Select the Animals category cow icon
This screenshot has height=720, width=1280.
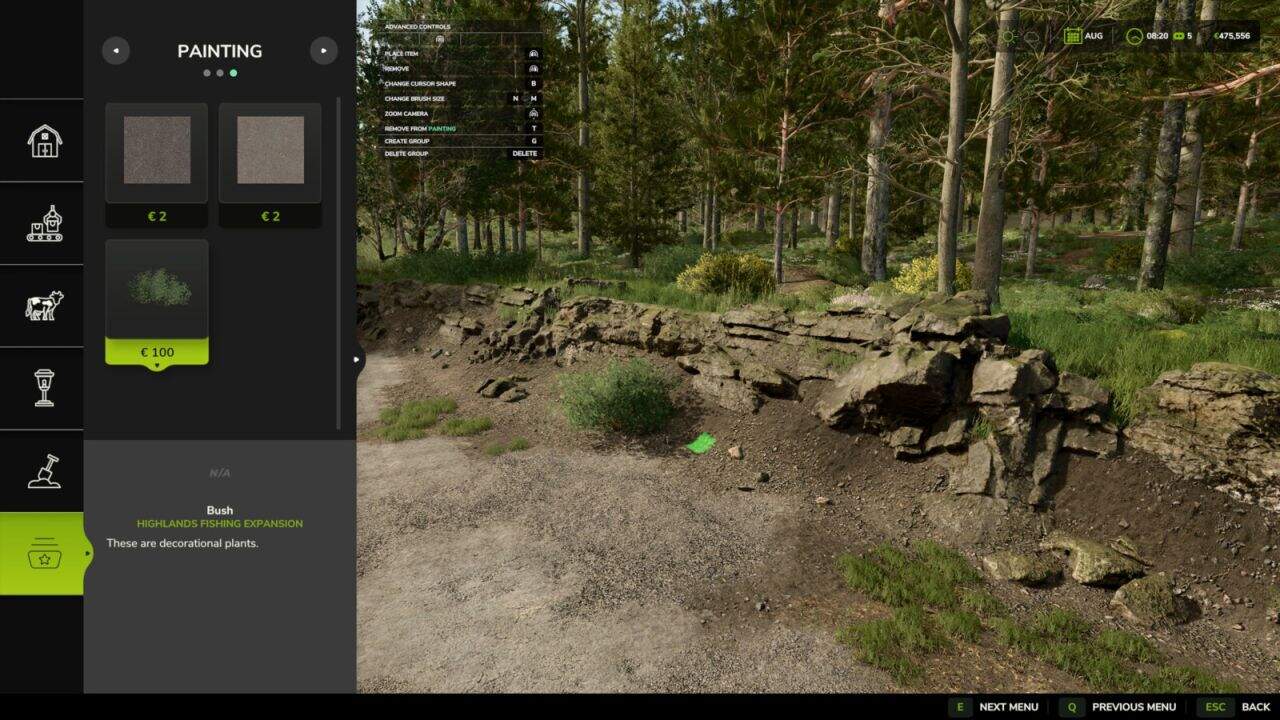coord(42,306)
